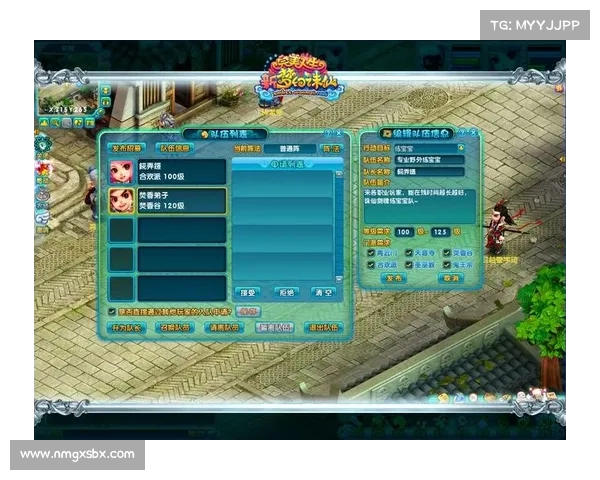Reject the application with 拒绝
The image size is (600, 480).
coord(286,294)
